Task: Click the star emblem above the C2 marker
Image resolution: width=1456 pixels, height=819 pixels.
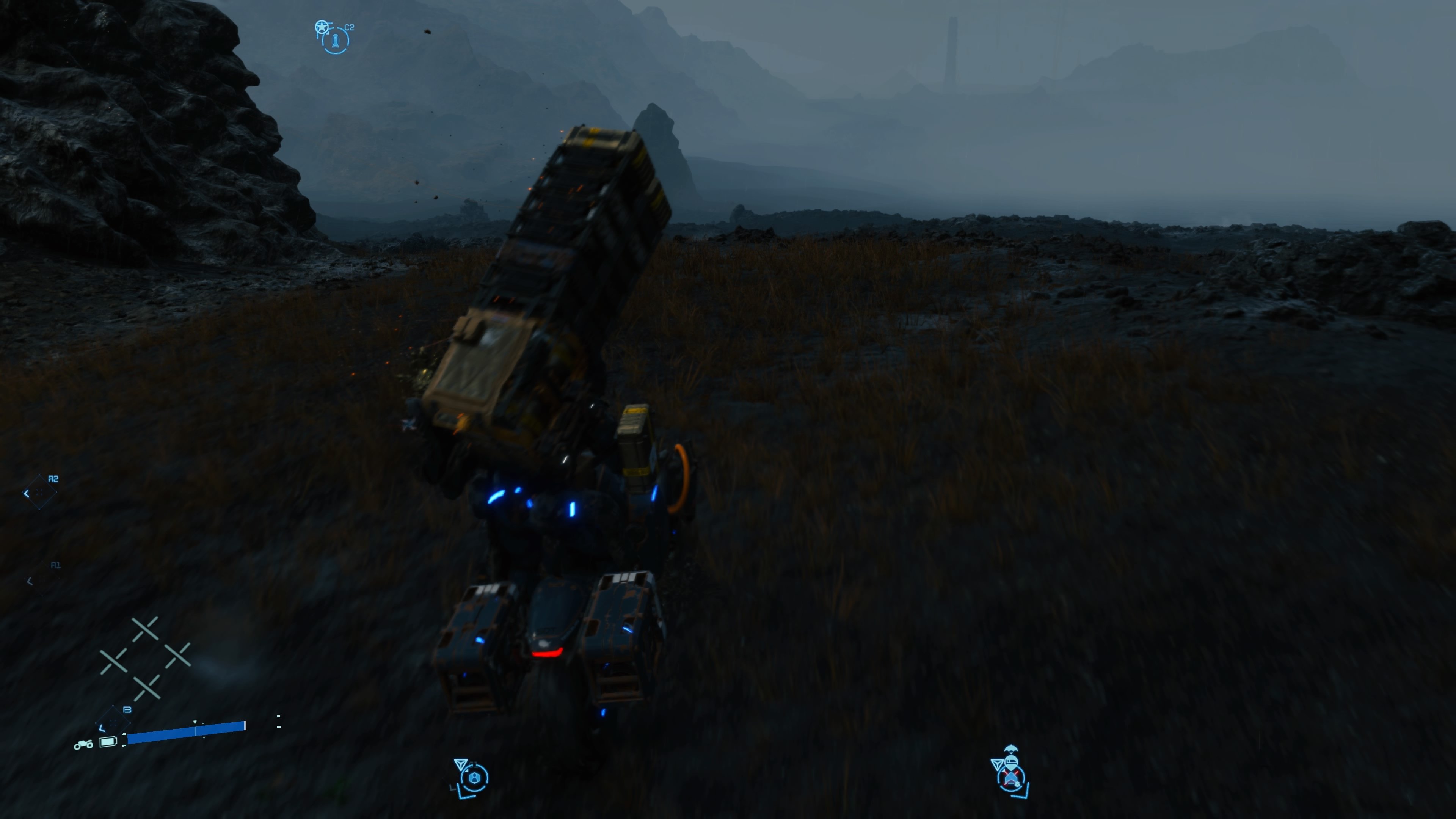Action: pos(322,27)
